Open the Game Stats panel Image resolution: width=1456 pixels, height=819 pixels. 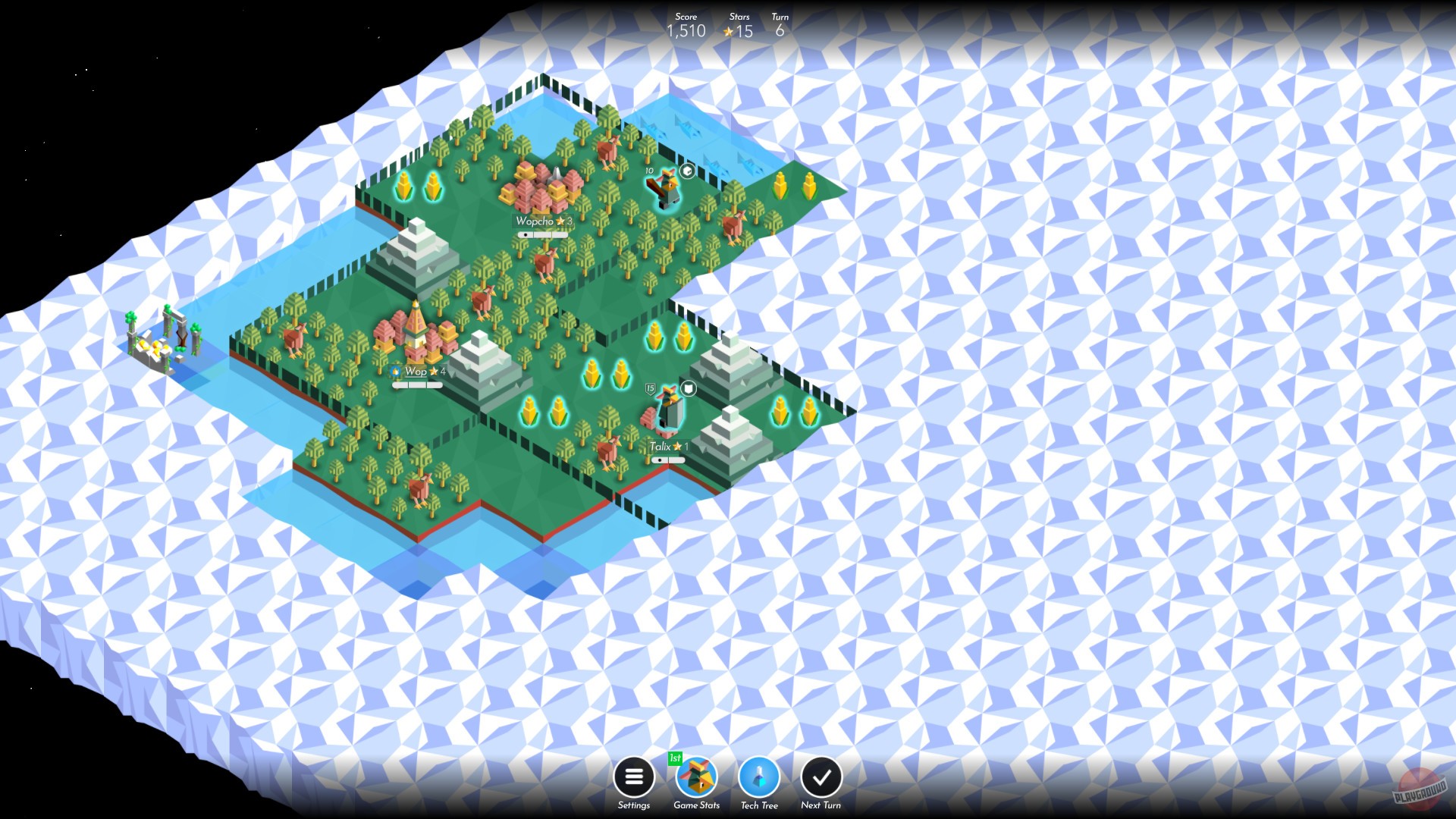click(x=696, y=777)
